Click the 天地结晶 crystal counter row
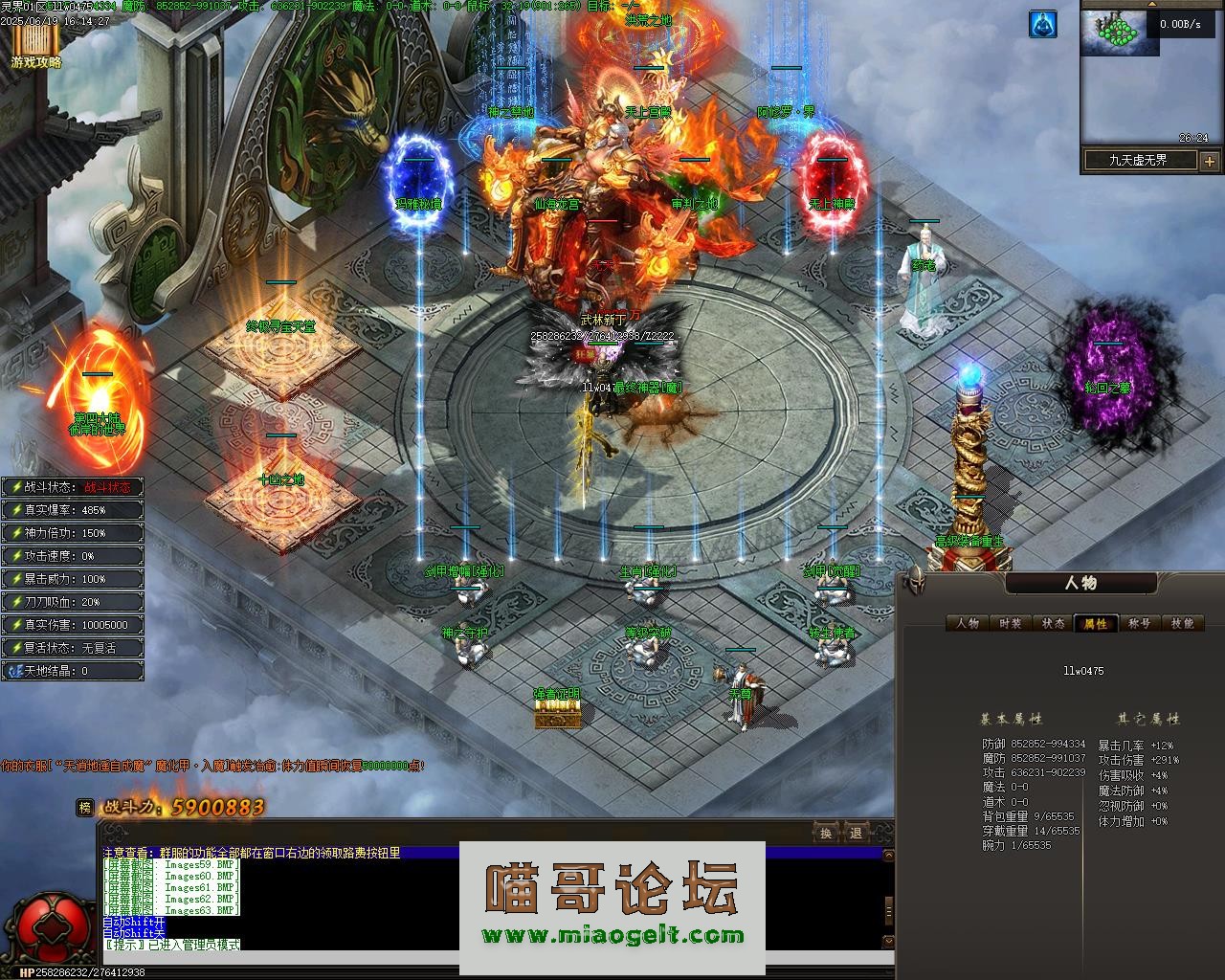Viewport: 1225px width, 980px height. pos(73,671)
